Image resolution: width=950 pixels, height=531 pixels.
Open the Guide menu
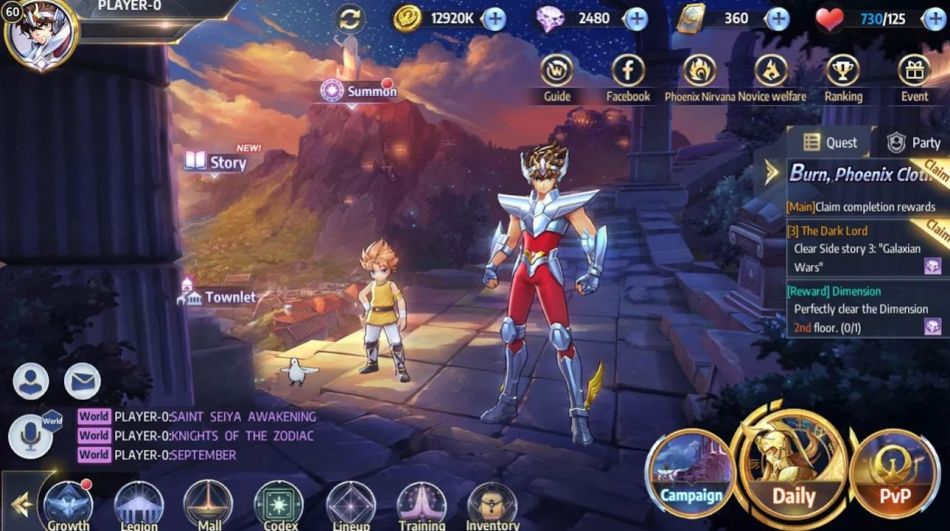pyautogui.click(x=557, y=72)
